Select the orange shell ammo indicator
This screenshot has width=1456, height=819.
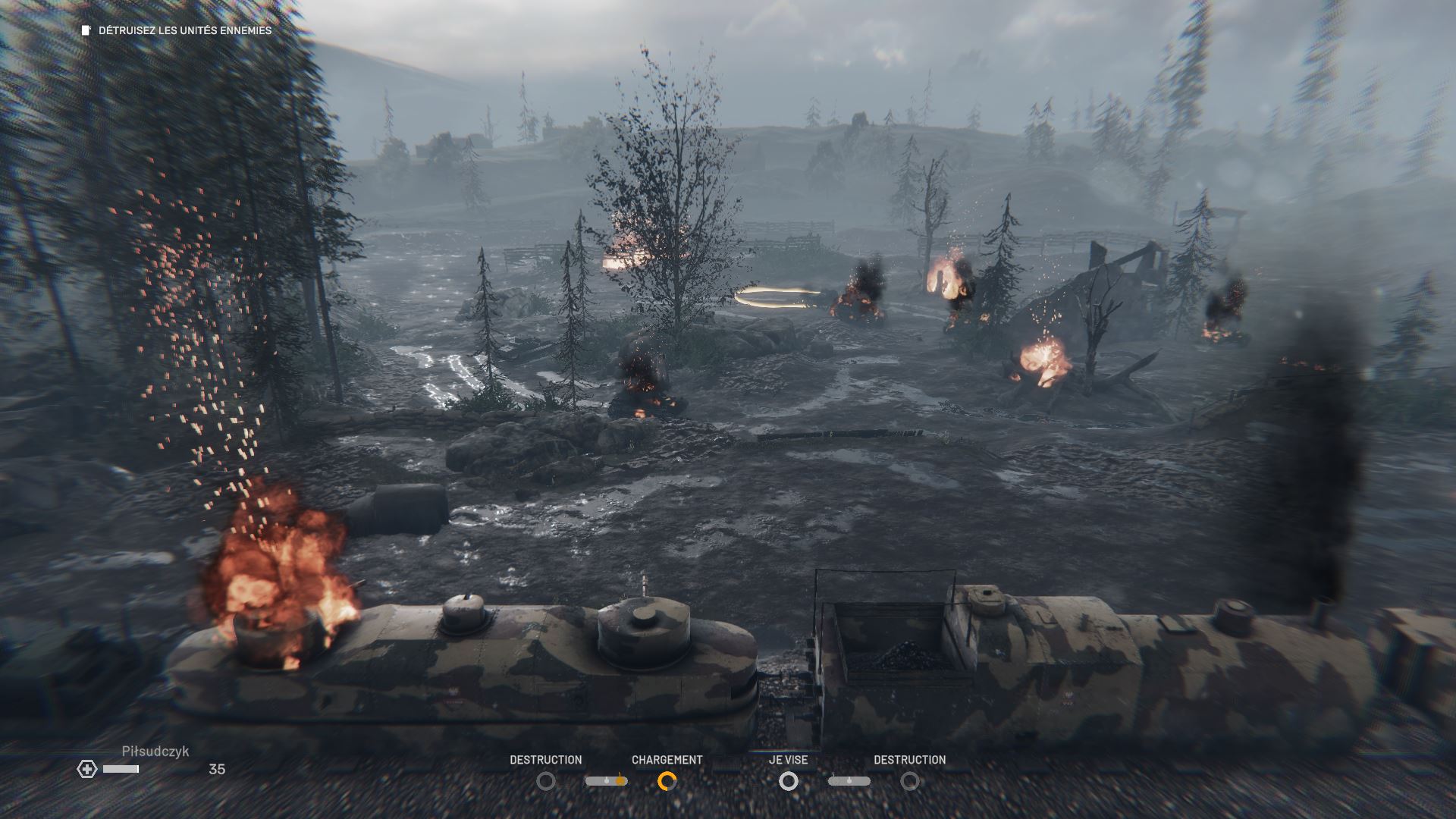(x=607, y=780)
